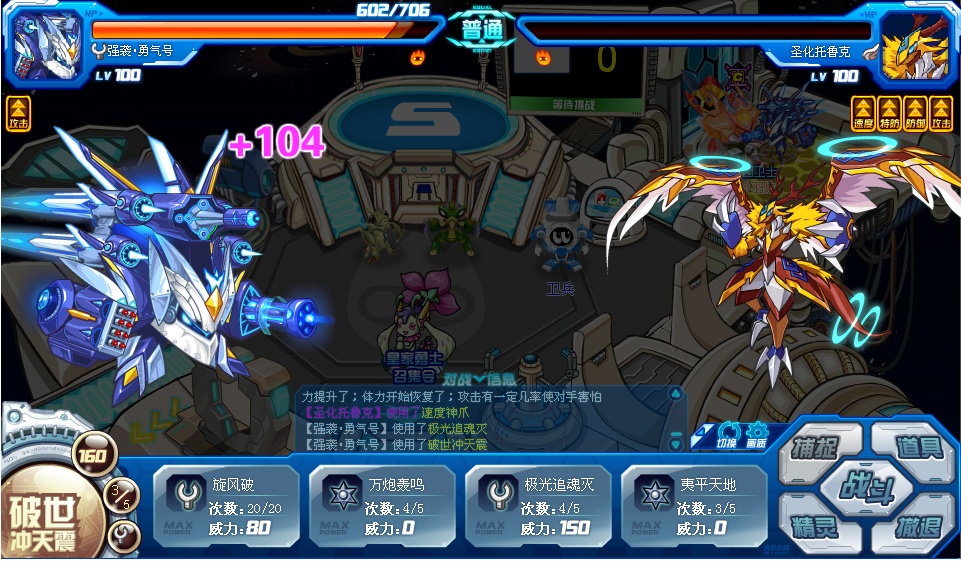Inspect the enemy's 防御 buff icon
961x561 pixels.
[x=915, y=112]
